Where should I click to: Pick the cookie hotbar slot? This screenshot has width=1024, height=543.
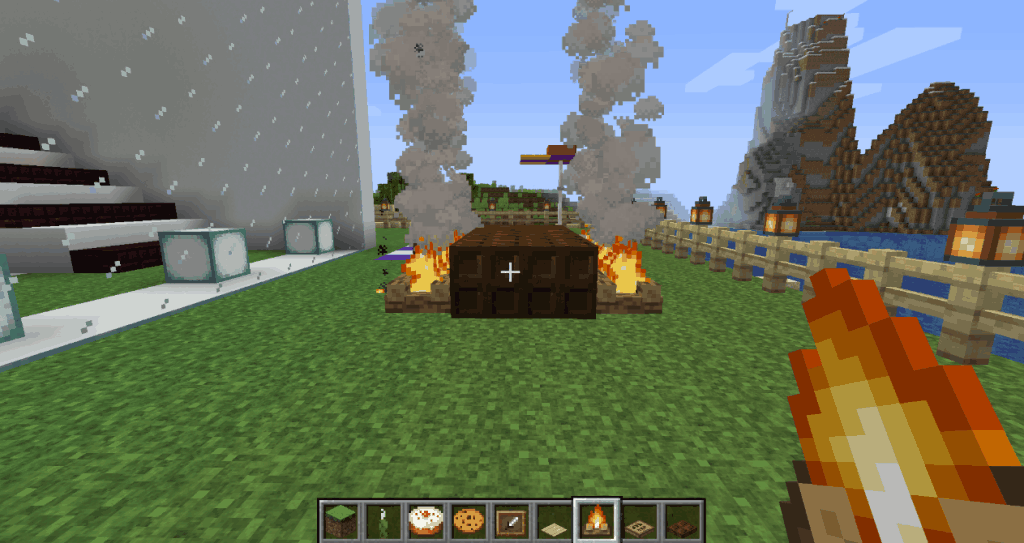tap(467, 520)
